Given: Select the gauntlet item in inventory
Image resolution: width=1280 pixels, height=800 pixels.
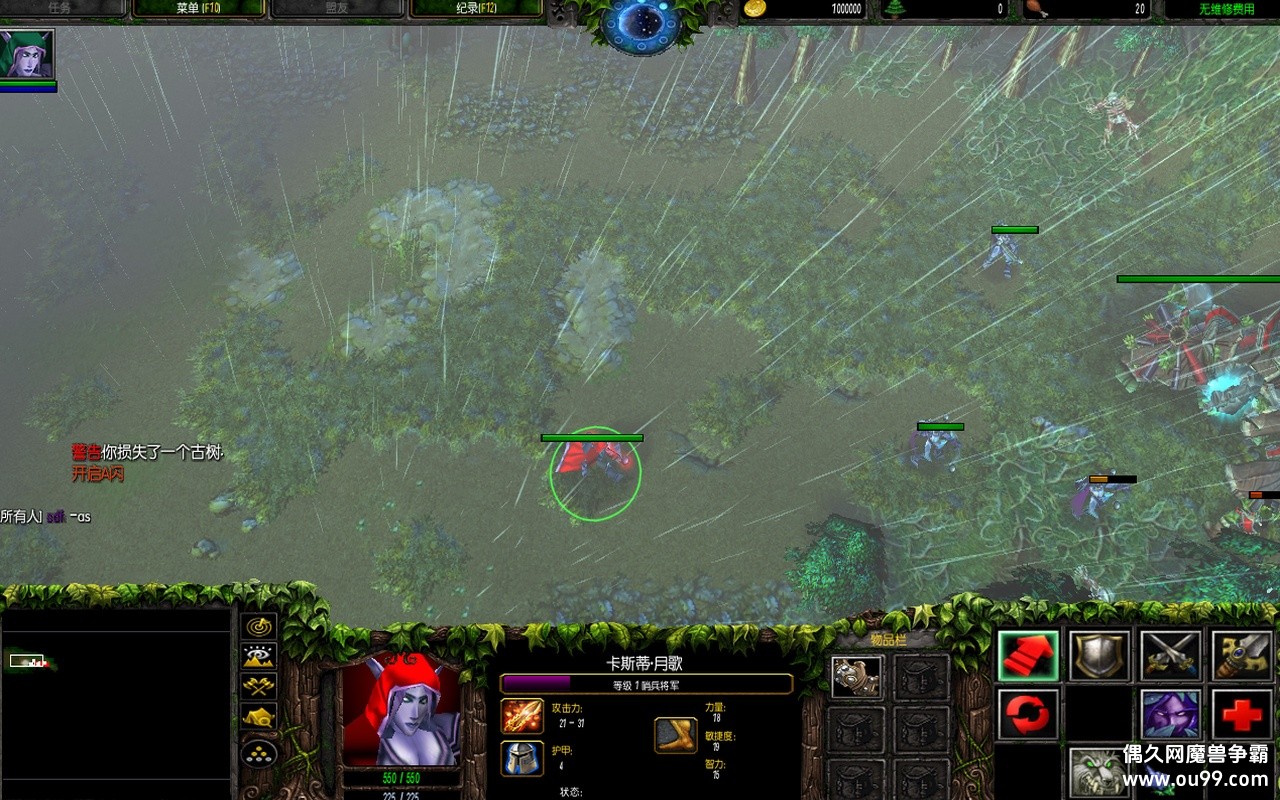Looking at the screenshot, I should point(857,677).
